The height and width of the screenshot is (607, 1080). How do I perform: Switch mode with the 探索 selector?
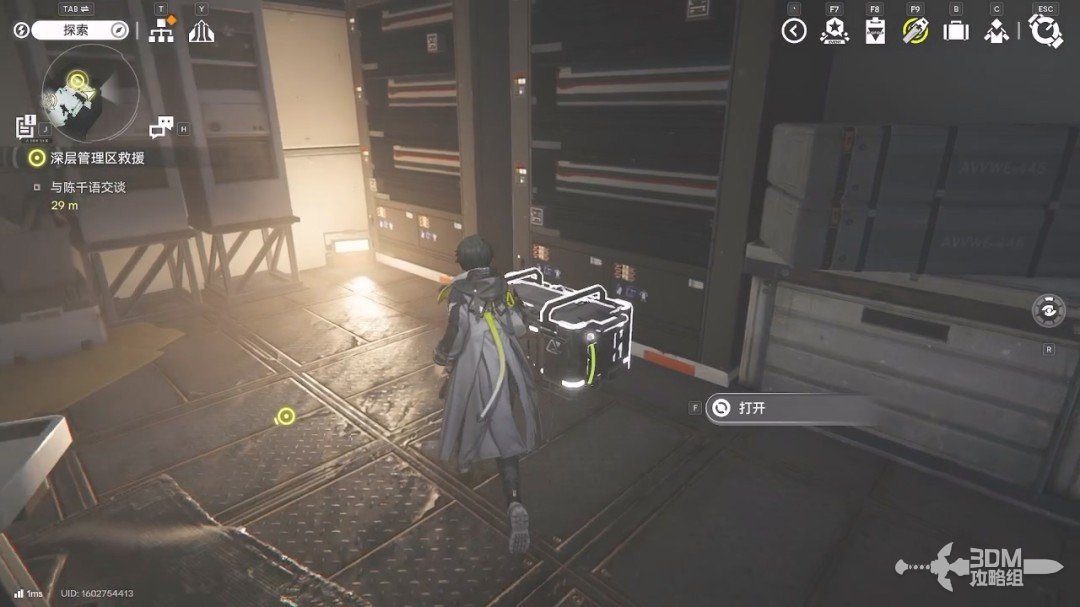coord(76,30)
